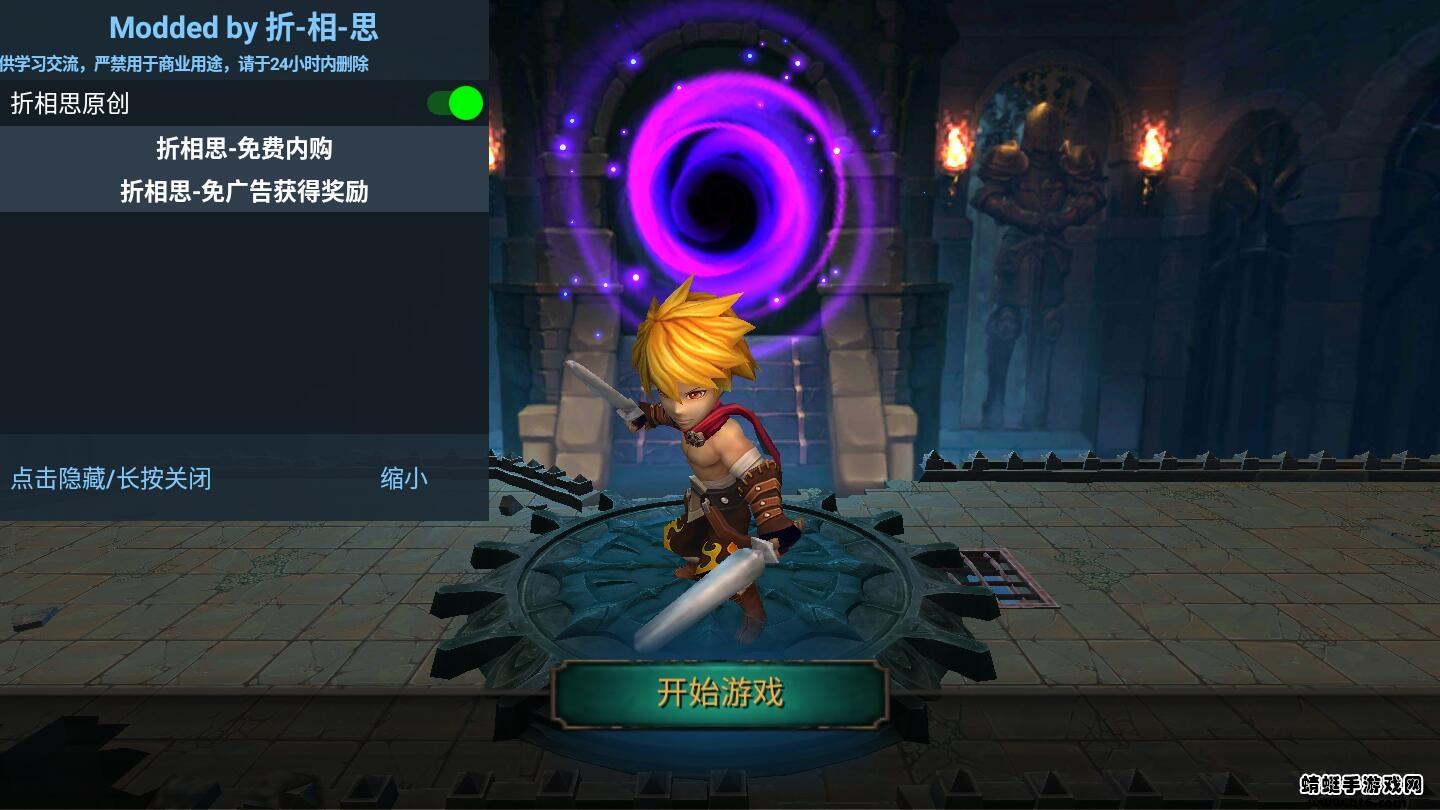The image size is (1440, 810).
Task: Activate 折相思-免费内购 free purchase option
Action: pos(244,148)
